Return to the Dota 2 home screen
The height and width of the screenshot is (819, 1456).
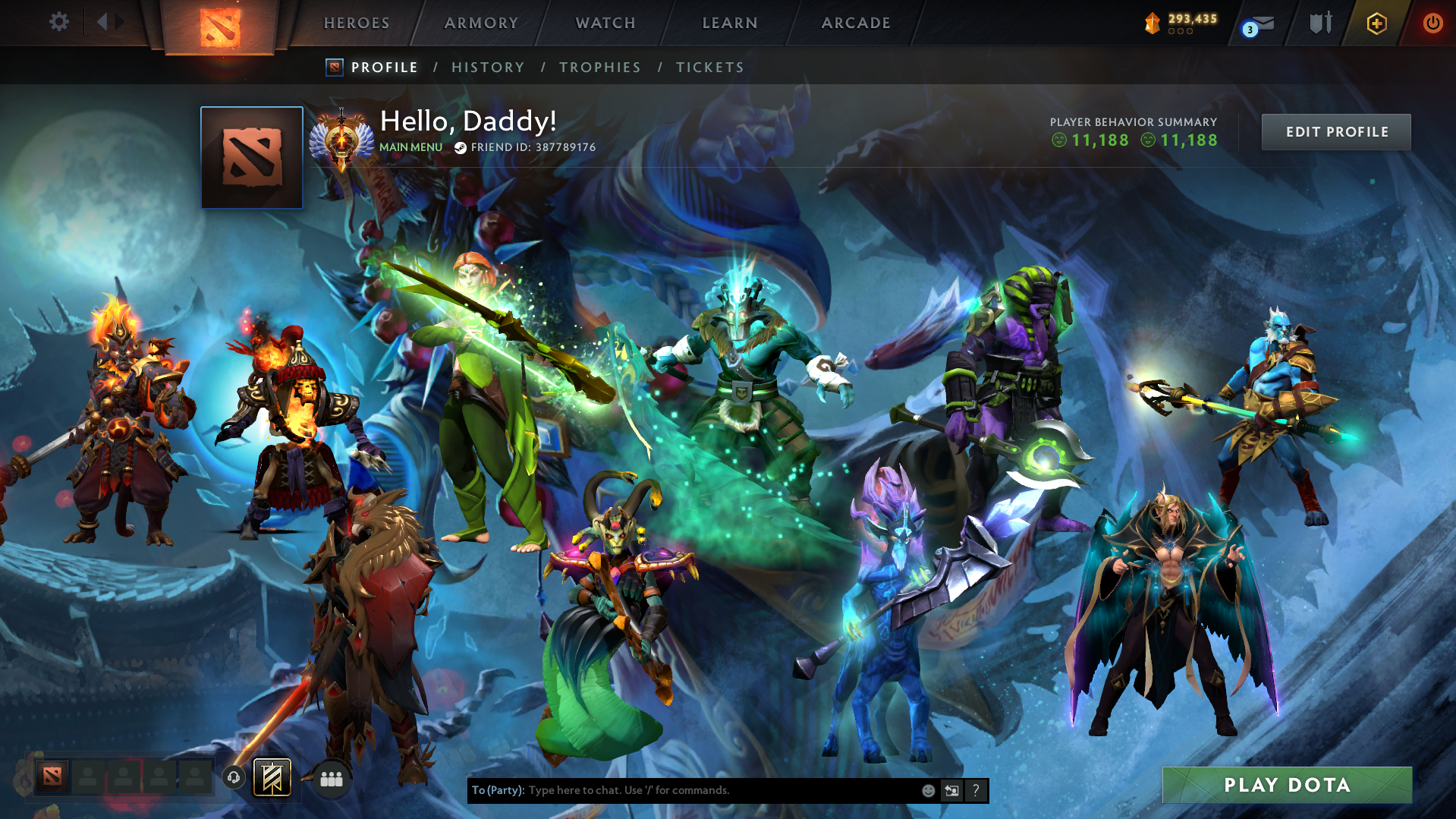(x=220, y=27)
